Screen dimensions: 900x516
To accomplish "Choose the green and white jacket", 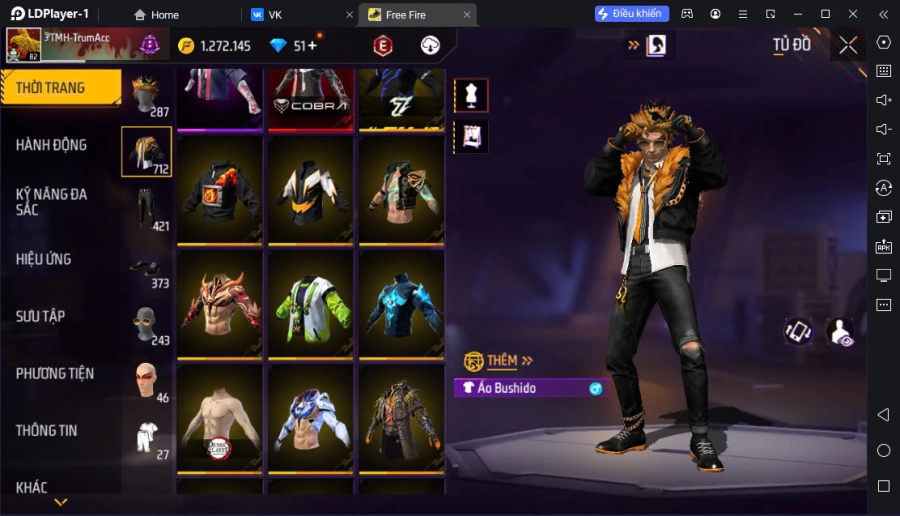I will [310, 304].
